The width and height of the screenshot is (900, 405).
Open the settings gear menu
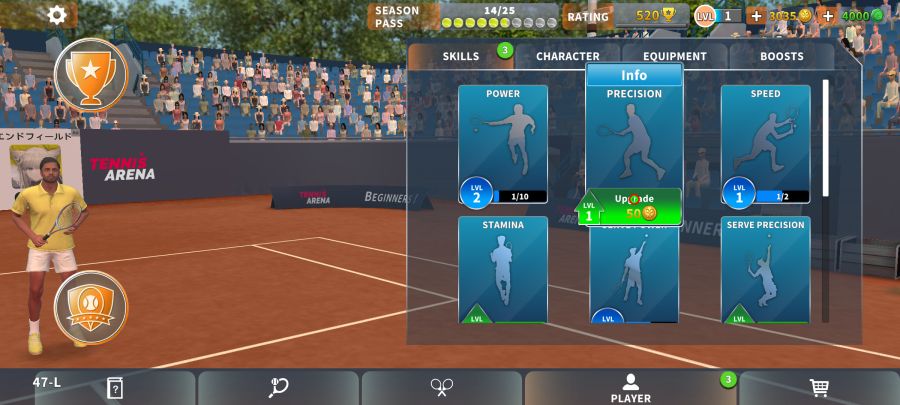click(57, 15)
